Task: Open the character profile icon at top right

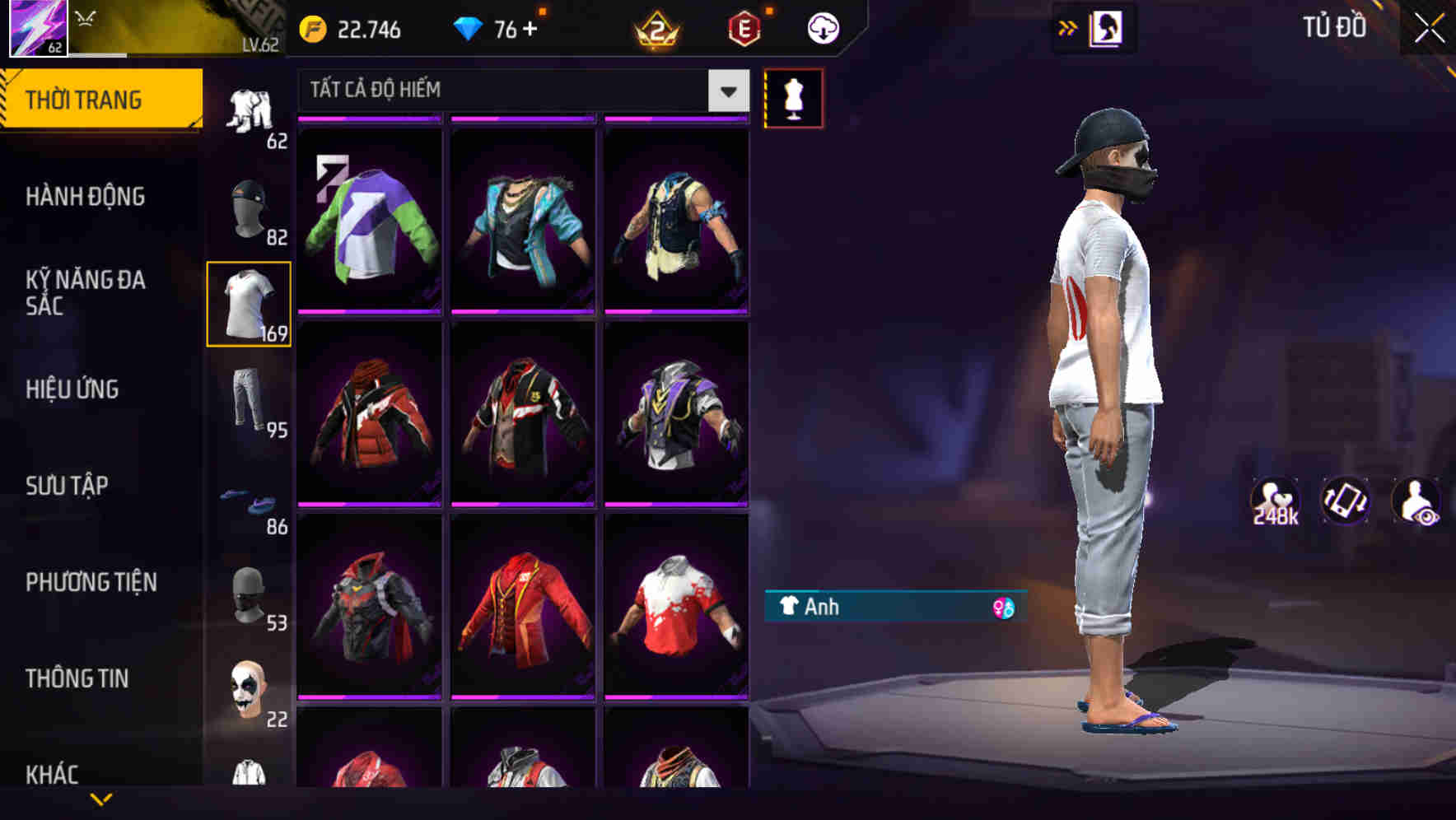Action: [x=1108, y=27]
